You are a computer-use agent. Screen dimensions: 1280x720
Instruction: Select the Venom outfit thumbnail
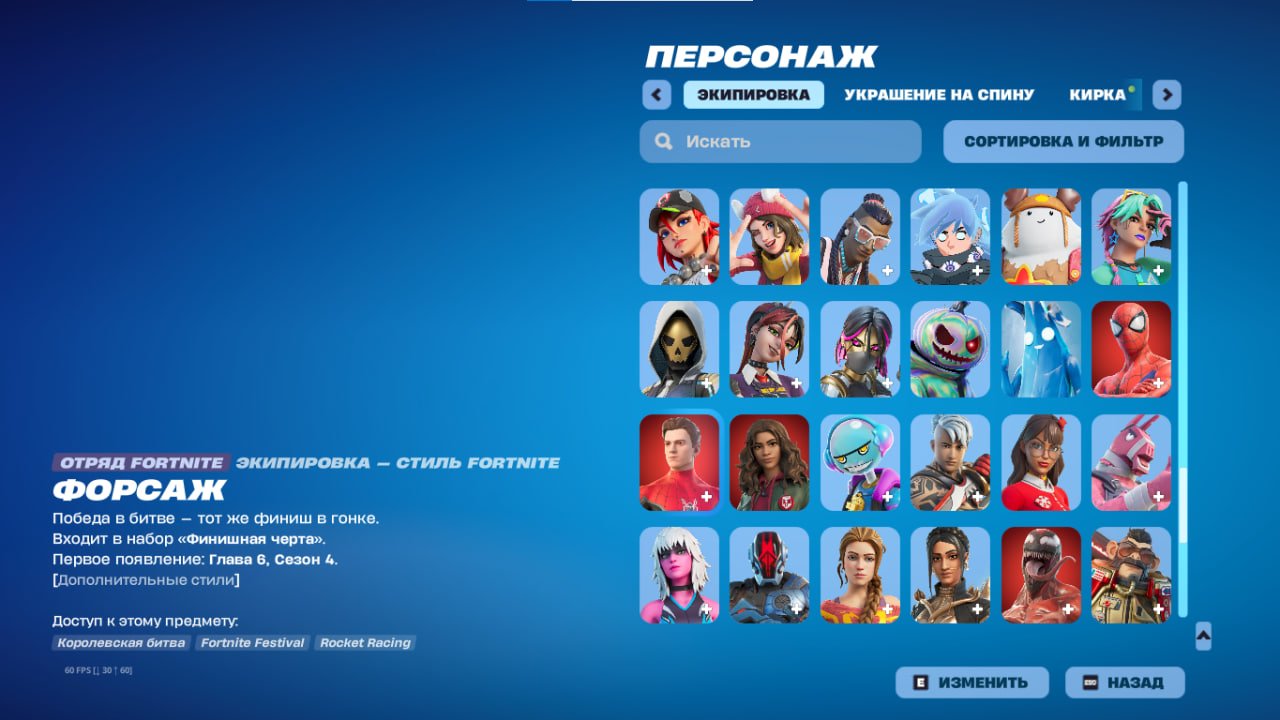pos(1041,575)
